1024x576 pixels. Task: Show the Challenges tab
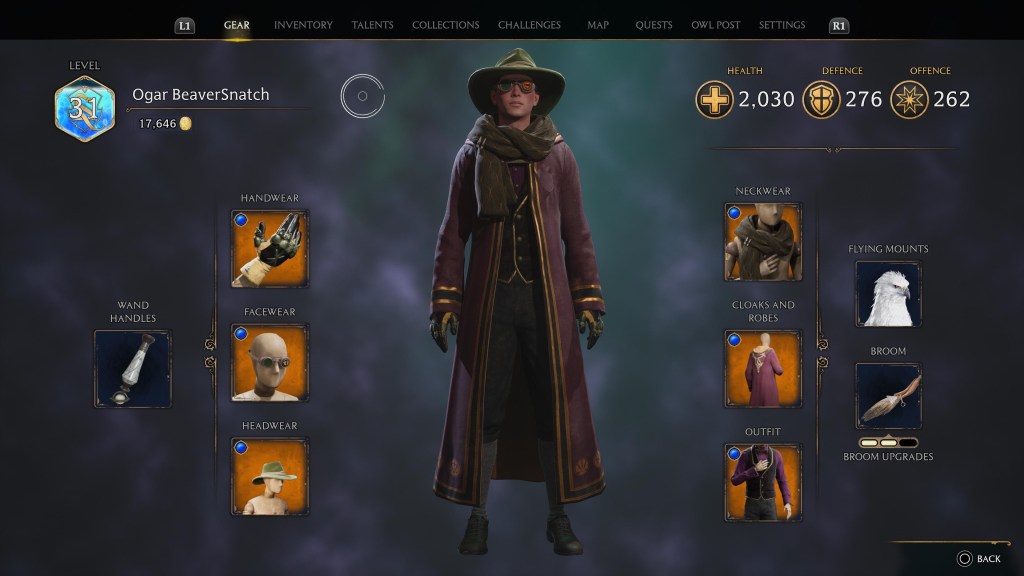[529, 25]
